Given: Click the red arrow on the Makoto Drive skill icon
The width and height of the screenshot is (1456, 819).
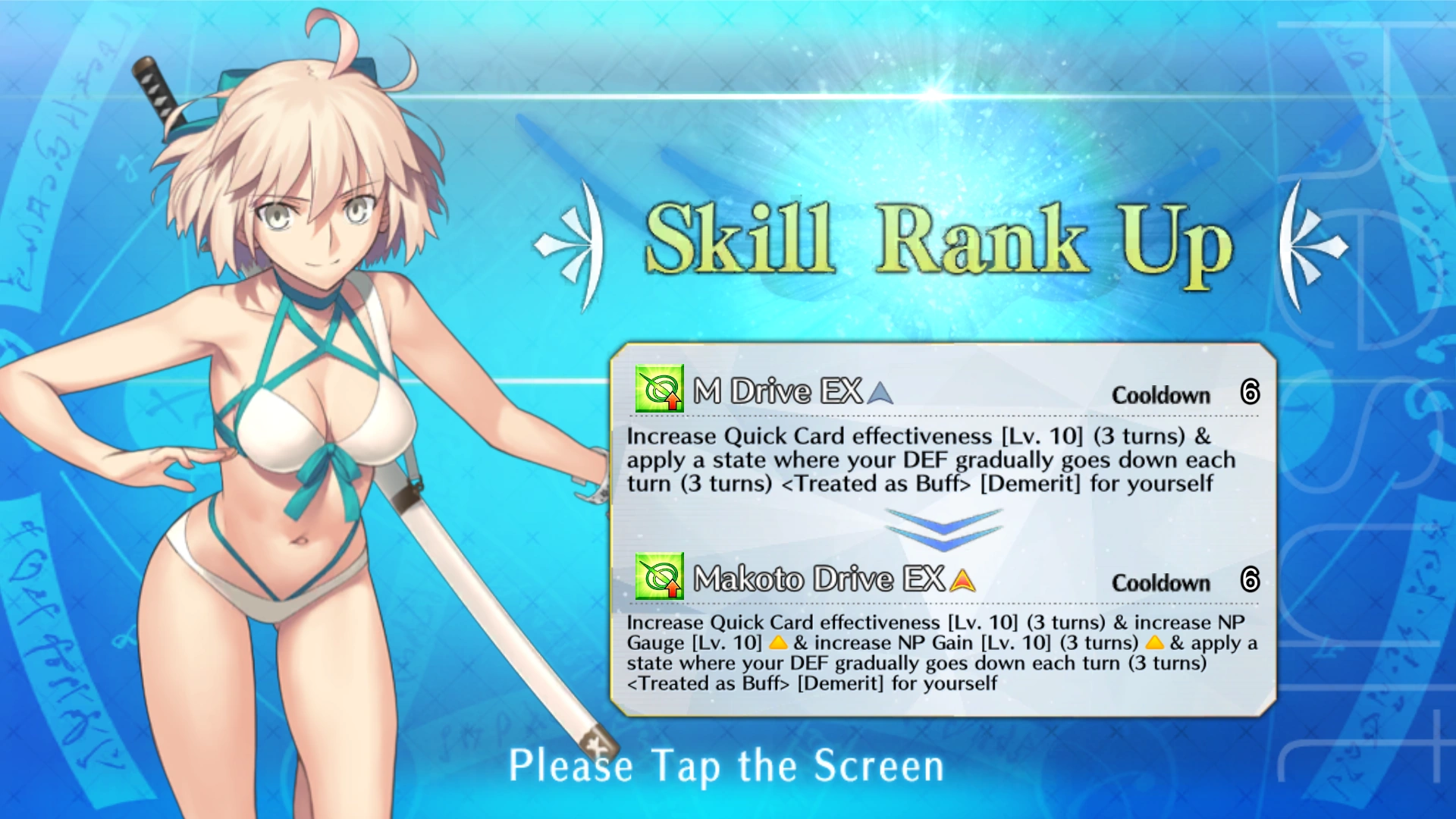Looking at the screenshot, I should click(672, 591).
